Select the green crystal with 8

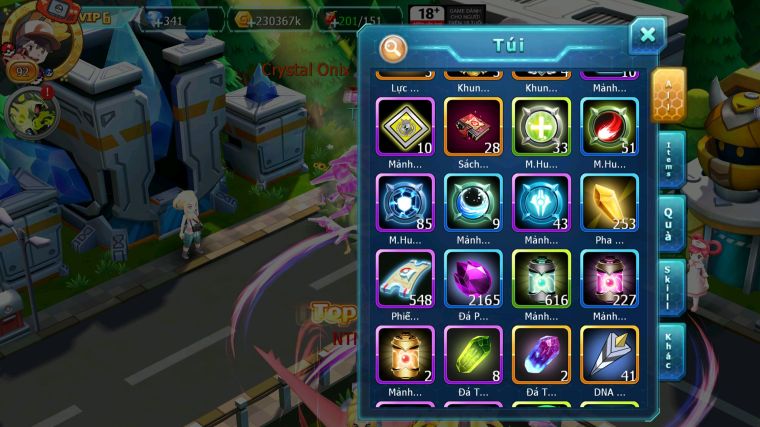click(x=473, y=355)
